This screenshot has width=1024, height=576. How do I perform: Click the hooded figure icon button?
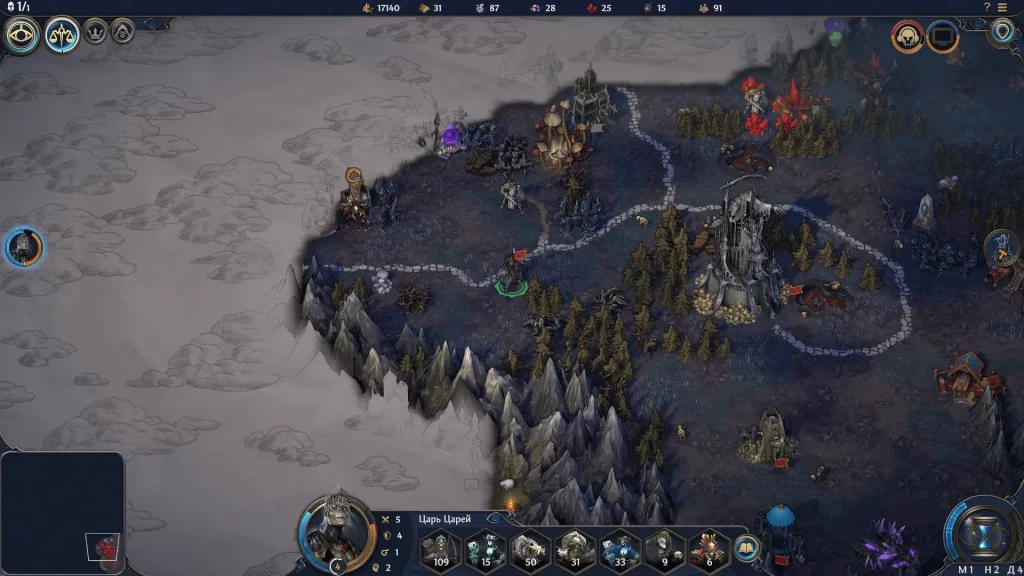click(x=123, y=31)
